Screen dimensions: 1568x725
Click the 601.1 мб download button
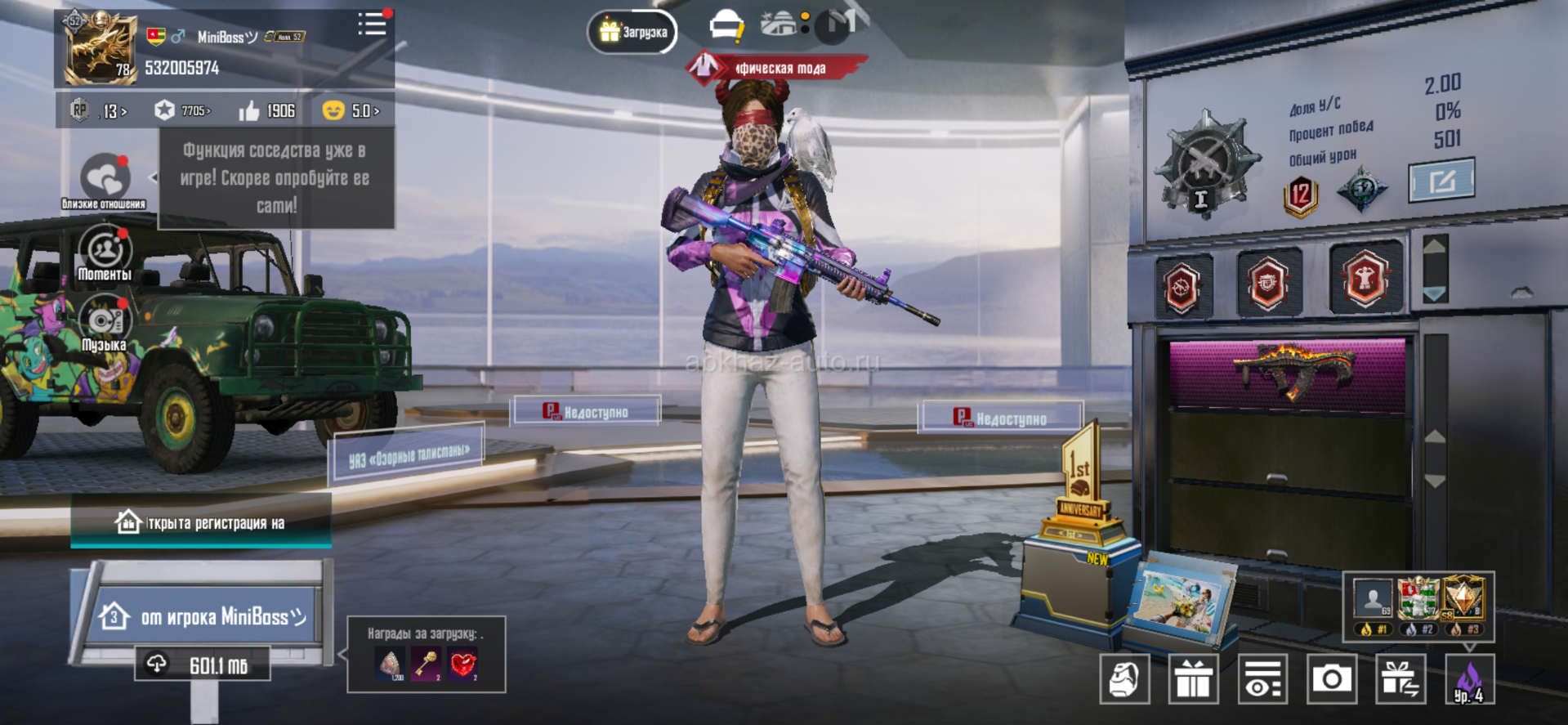pyautogui.click(x=203, y=665)
